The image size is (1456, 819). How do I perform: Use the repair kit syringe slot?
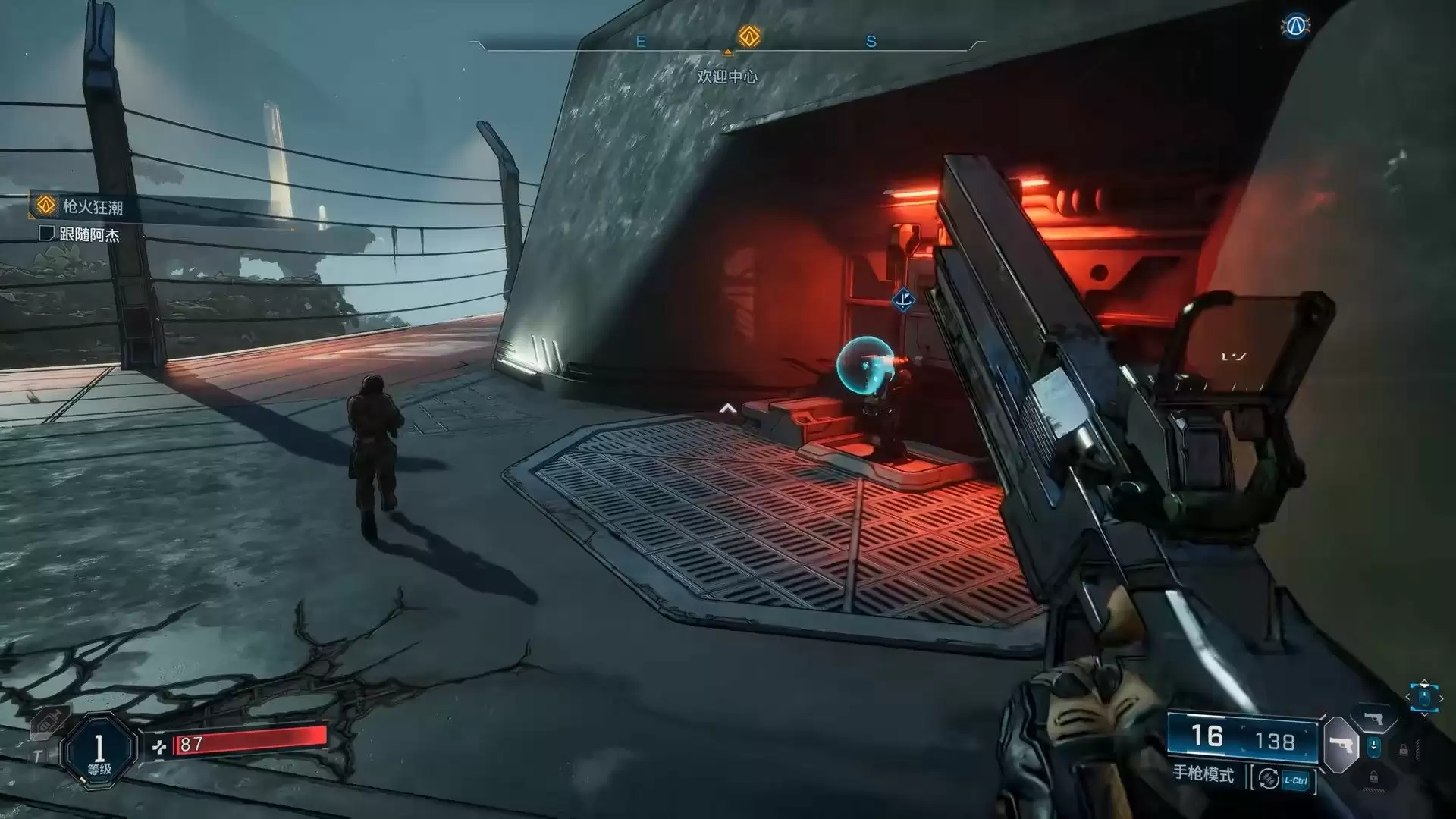46,722
